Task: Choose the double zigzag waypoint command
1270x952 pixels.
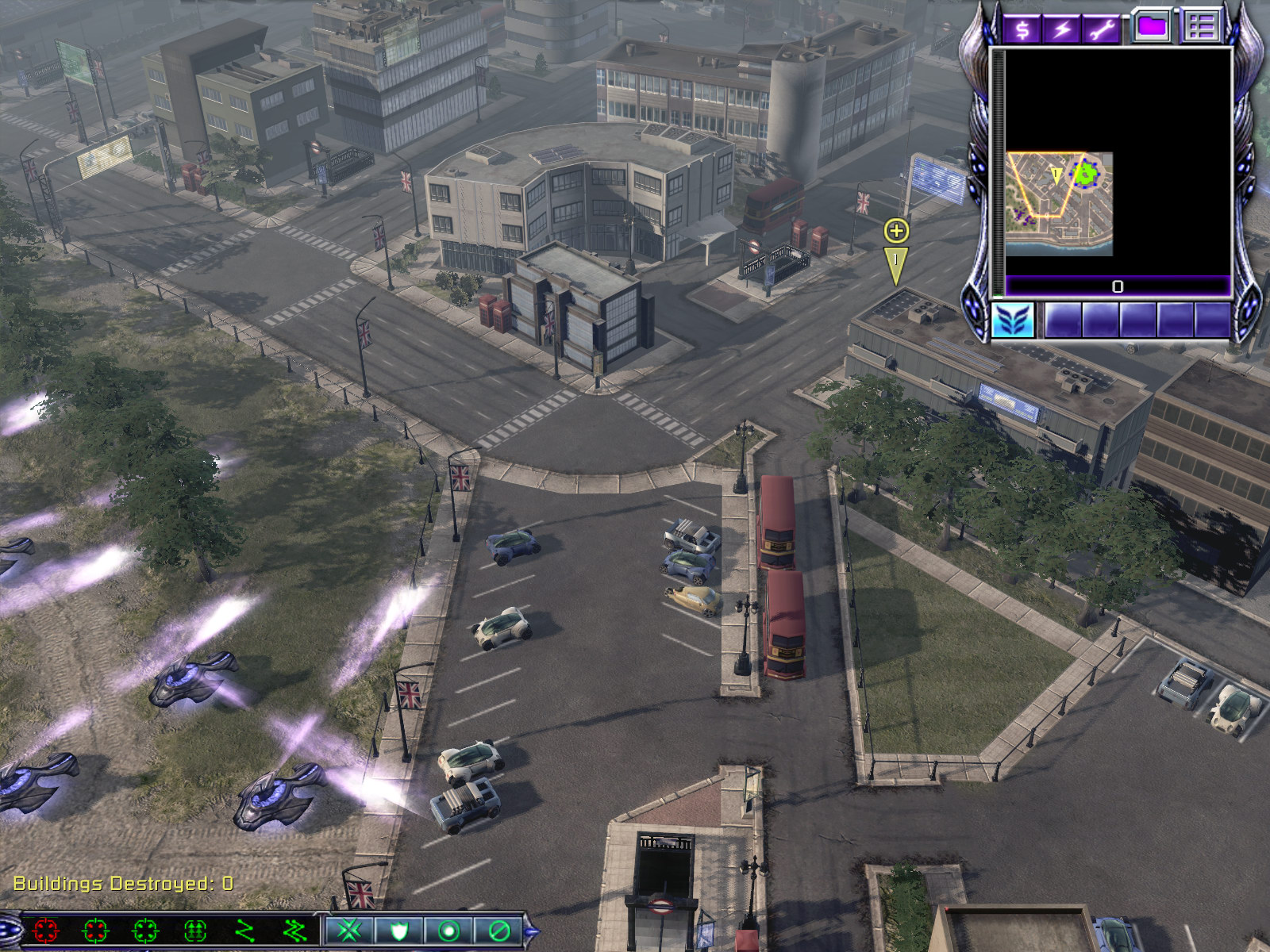Action: click(295, 930)
